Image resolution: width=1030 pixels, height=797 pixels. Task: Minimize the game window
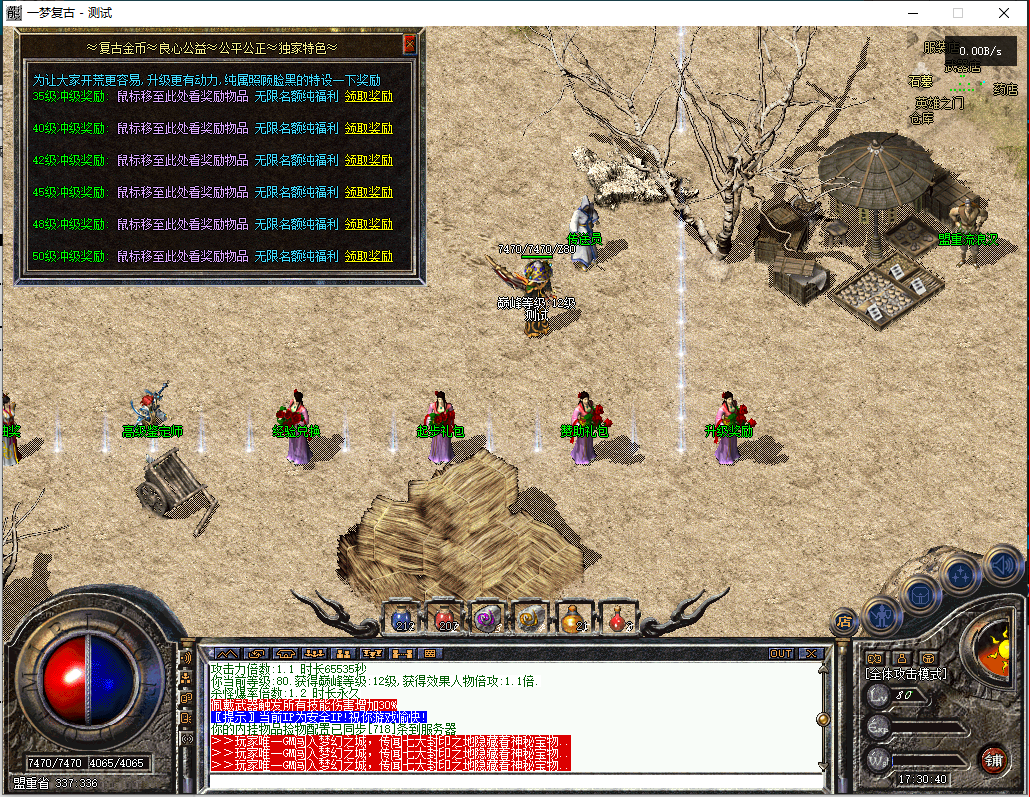pyautogui.click(x=913, y=13)
